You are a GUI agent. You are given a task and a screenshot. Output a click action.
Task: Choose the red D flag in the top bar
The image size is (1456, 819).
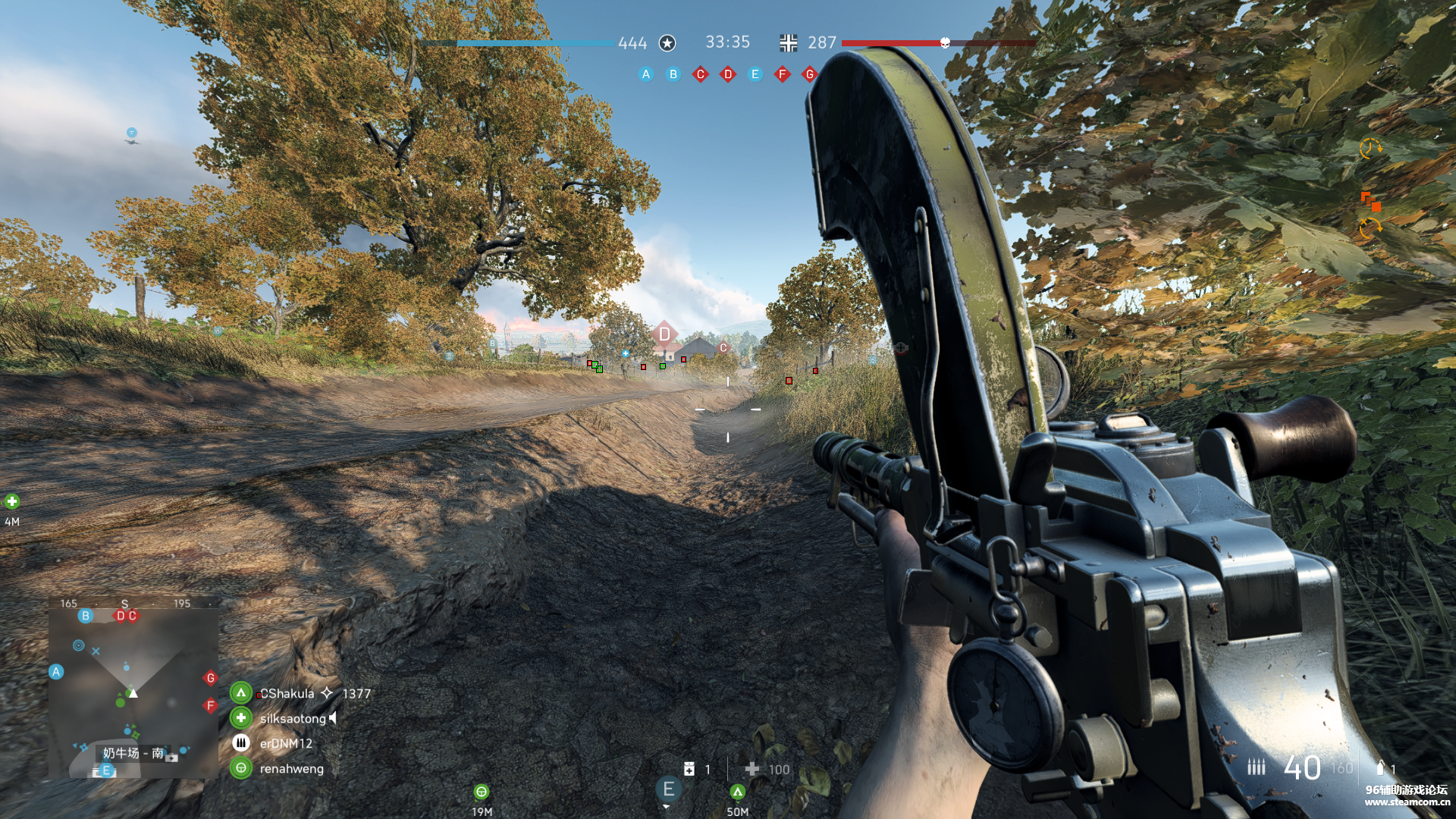click(x=728, y=74)
